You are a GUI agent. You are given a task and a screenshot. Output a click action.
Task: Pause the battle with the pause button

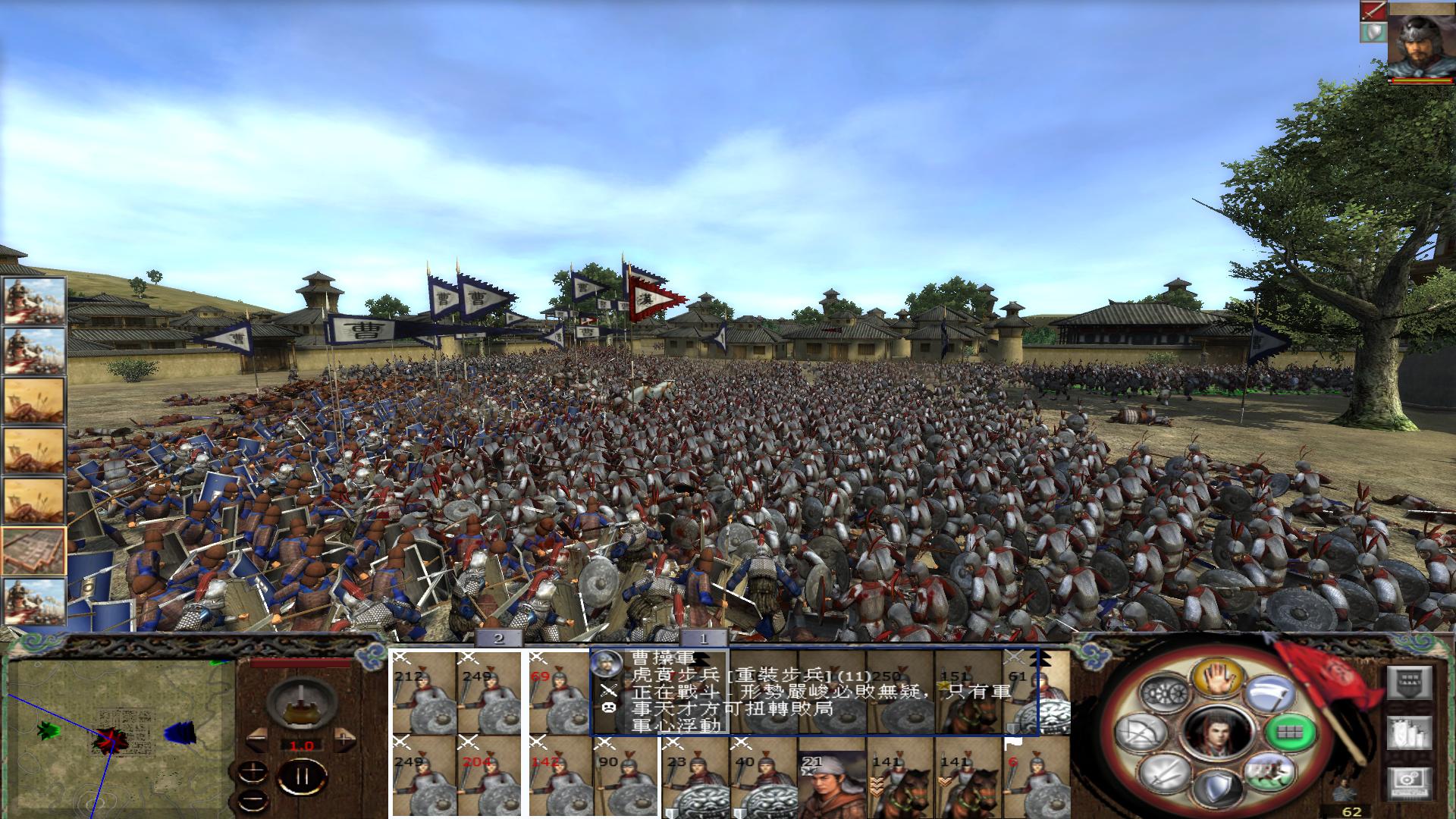pyautogui.click(x=303, y=775)
